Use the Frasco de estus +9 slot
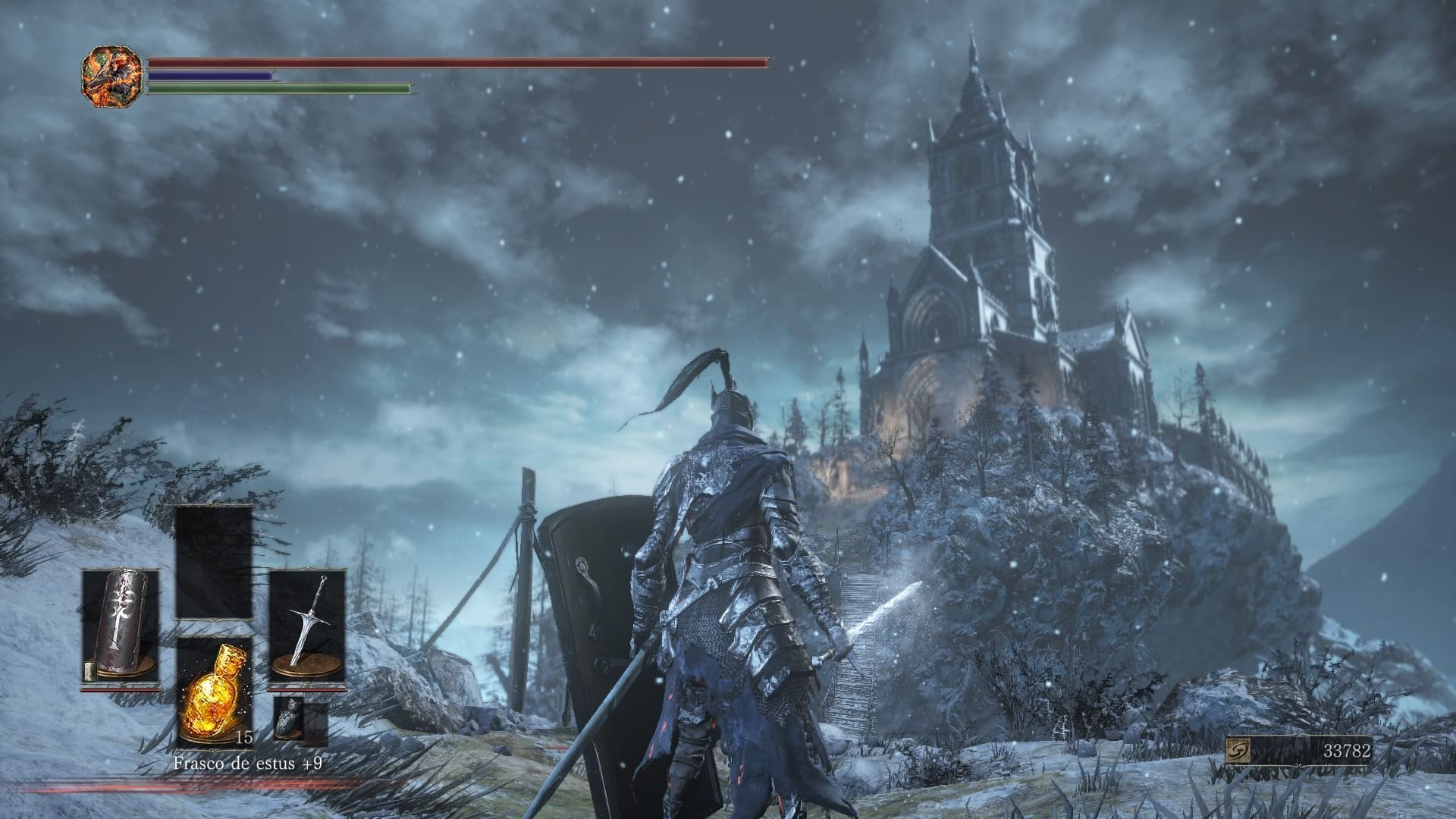 pos(215,692)
